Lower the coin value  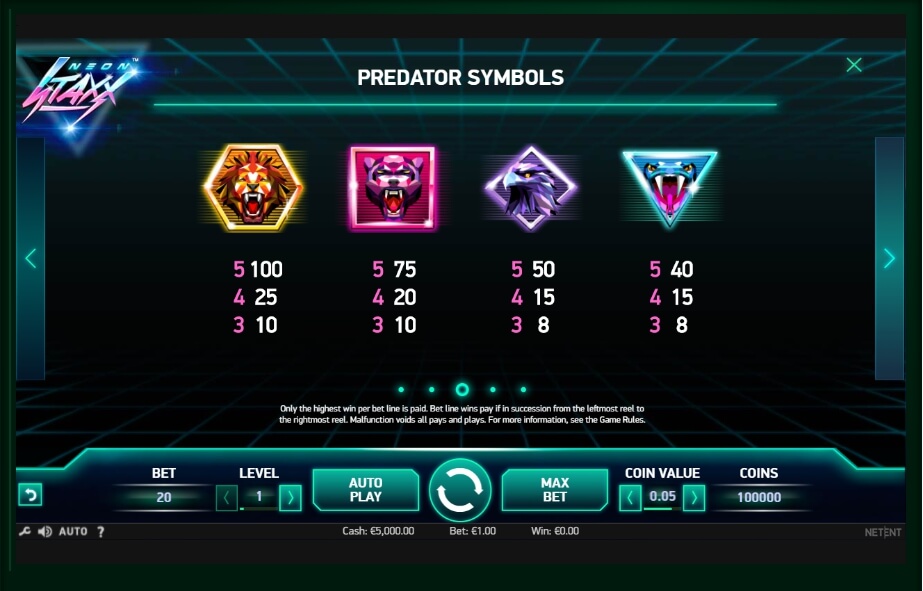coord(630,497)
